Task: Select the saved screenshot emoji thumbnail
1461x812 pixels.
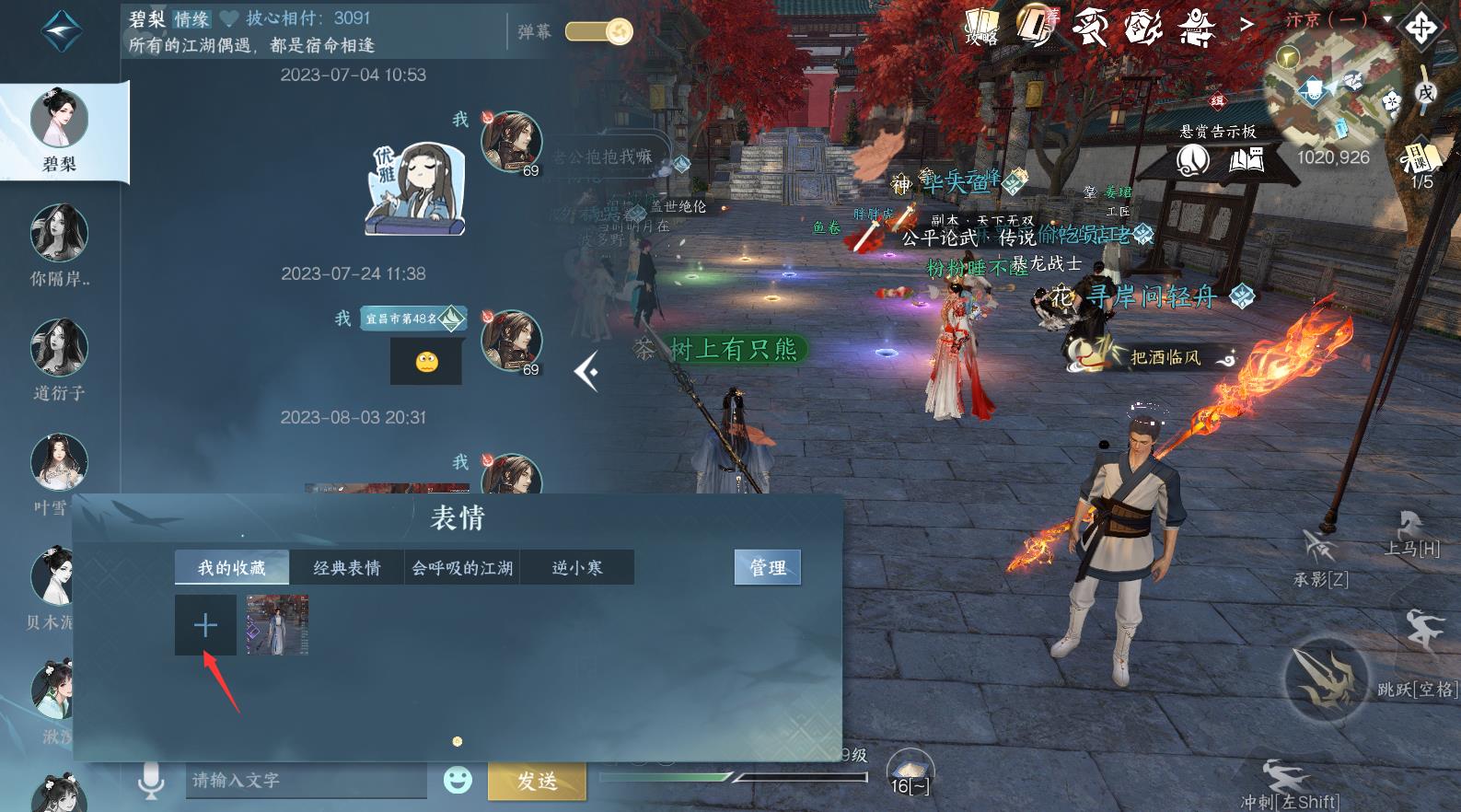Action: coord(277,625)
